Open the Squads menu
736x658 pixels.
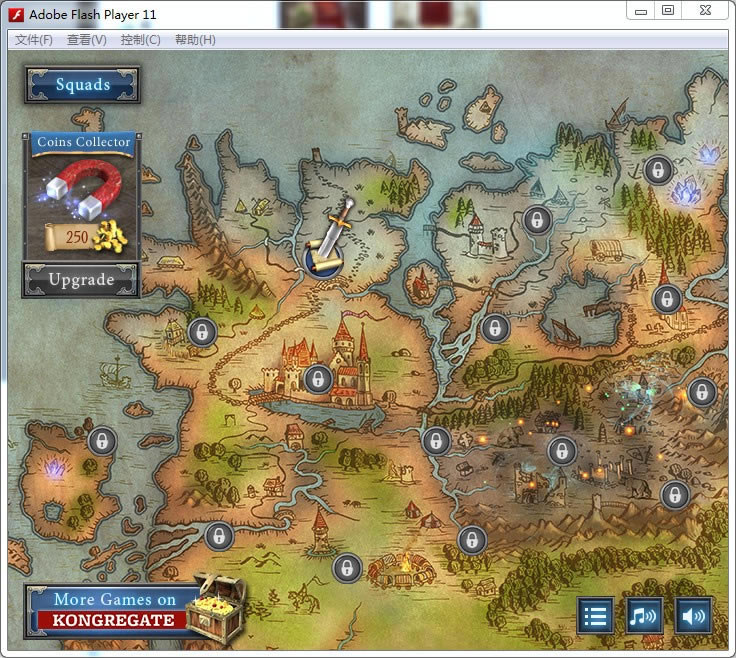82,85
